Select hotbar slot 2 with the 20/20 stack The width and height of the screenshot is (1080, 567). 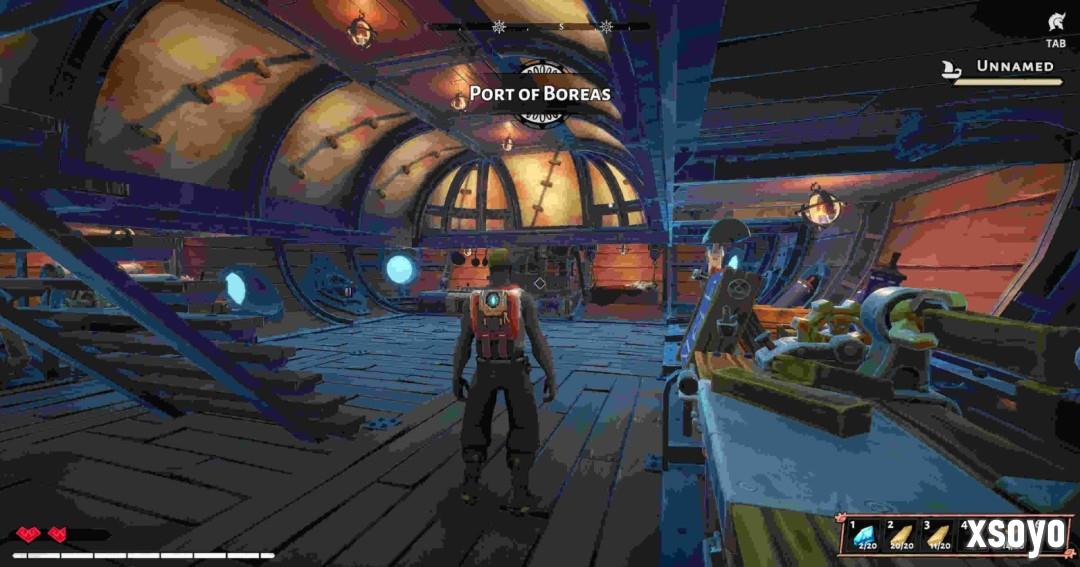coord(899,535)
